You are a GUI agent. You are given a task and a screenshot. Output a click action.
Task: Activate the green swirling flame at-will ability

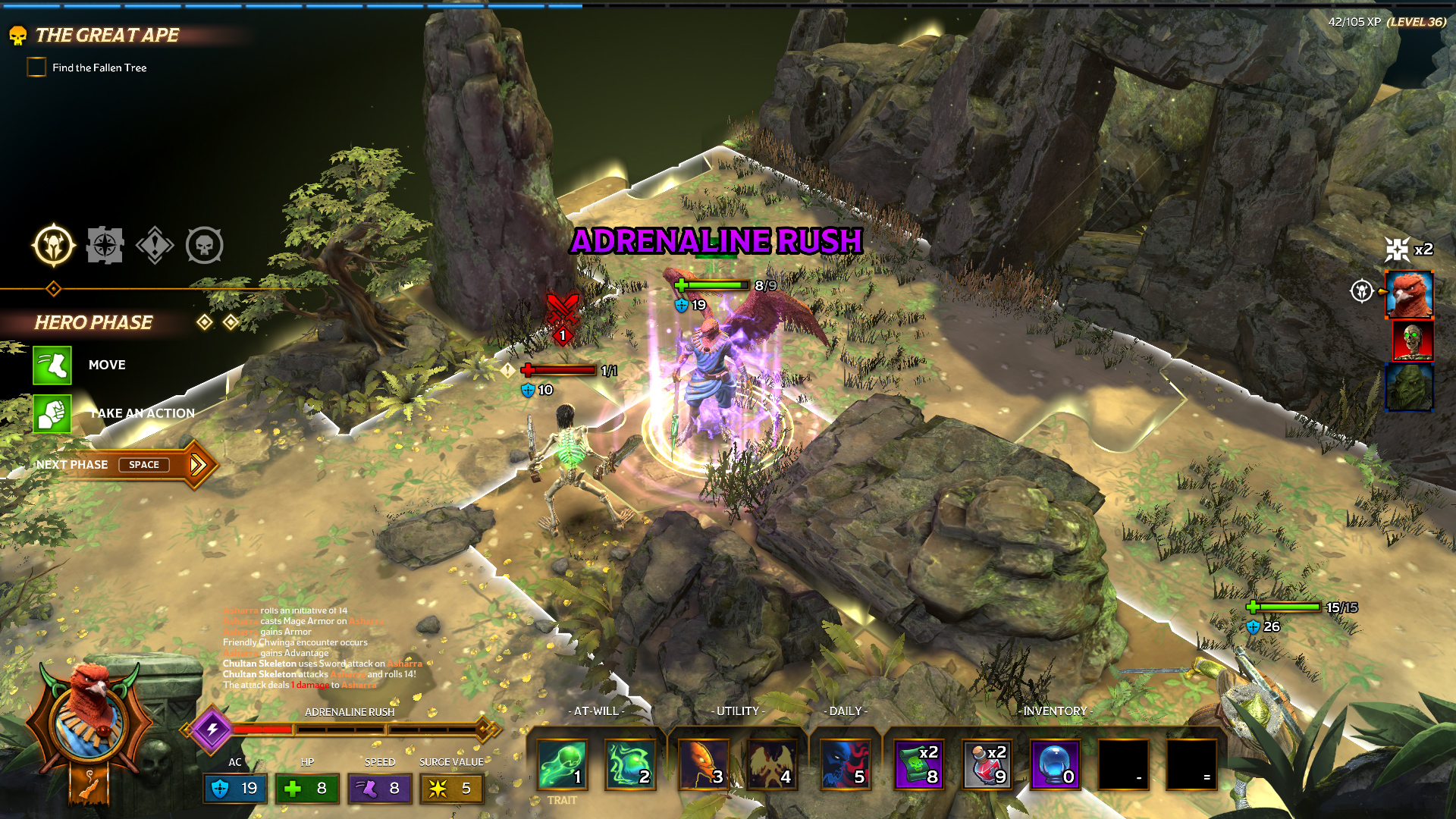[x=629, y=764]
